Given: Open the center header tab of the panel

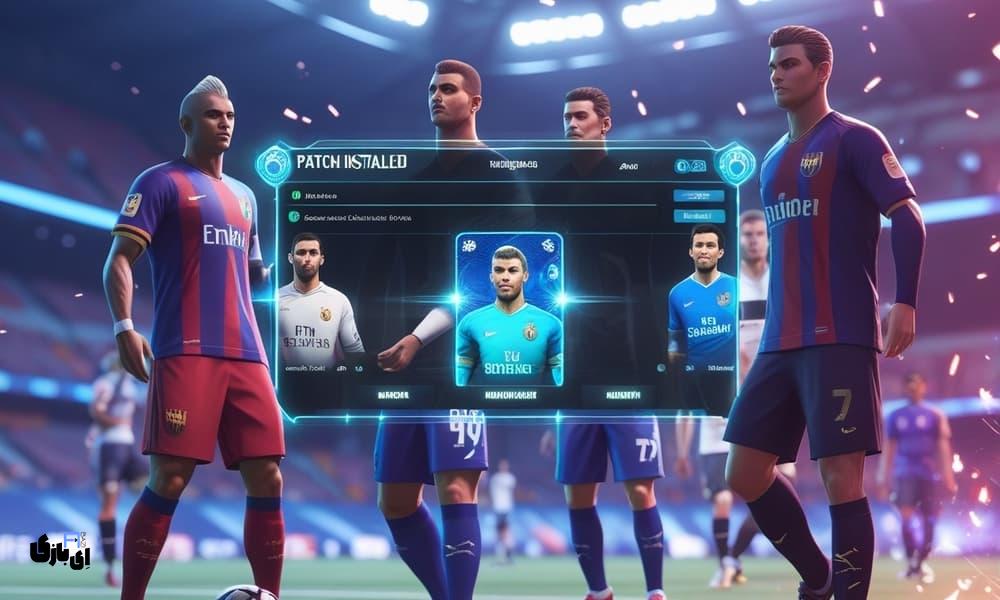Looking at the screenshot, I should [509, 164].
